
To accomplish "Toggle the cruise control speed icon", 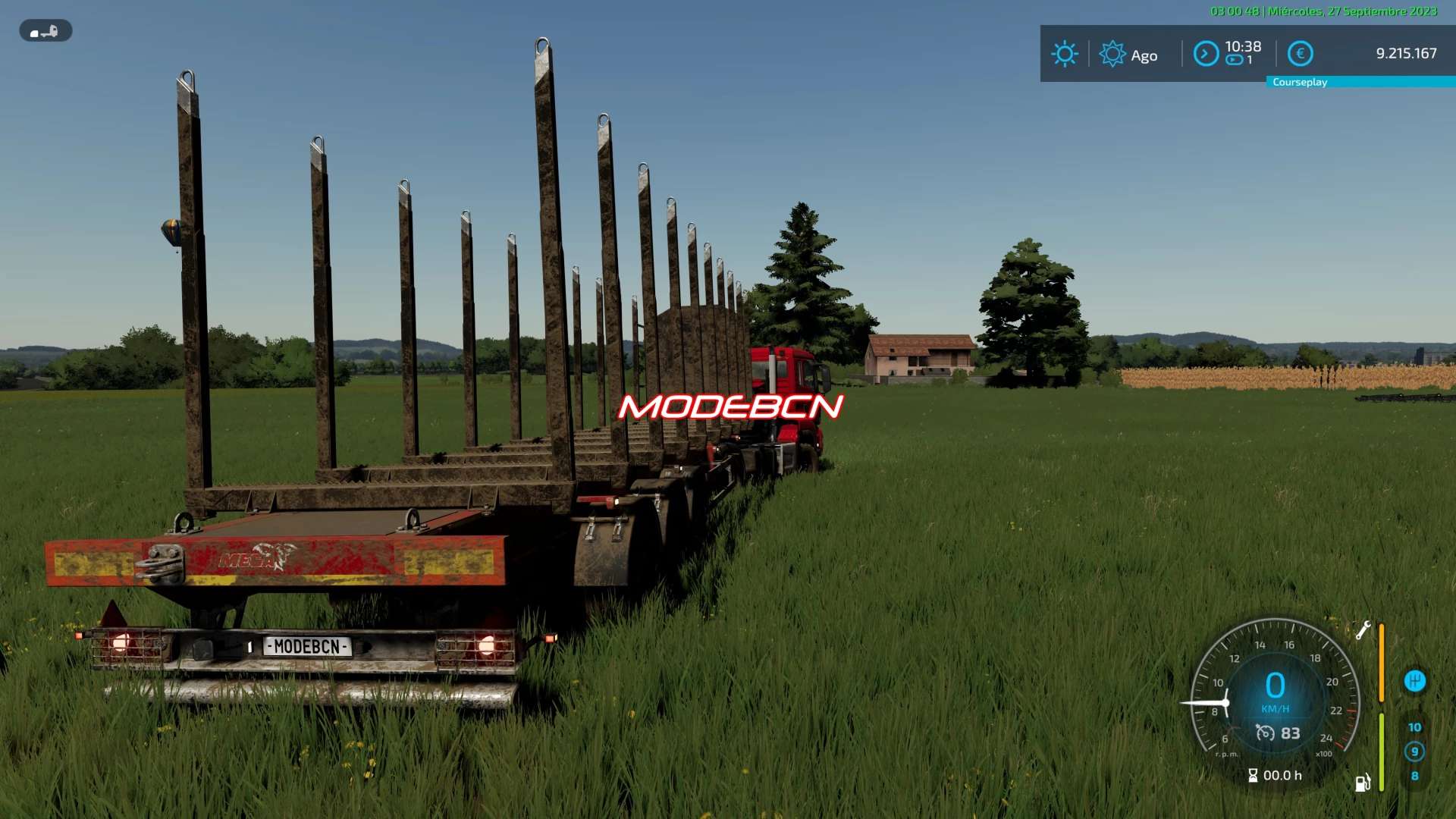I will tap(1265, 733).
